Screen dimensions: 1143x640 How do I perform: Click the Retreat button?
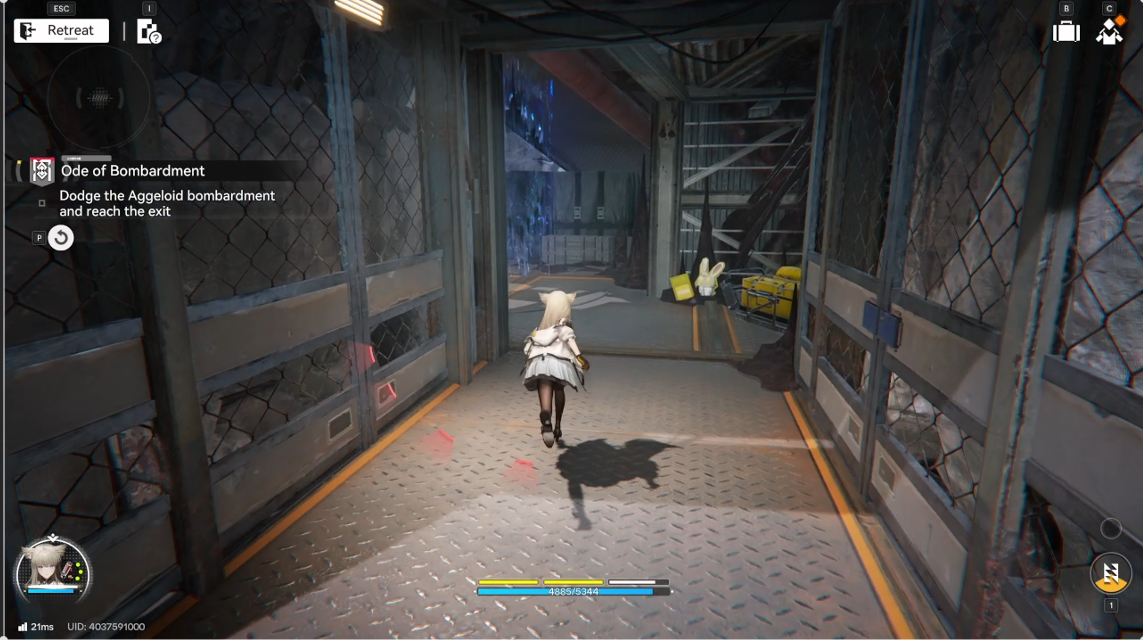pos(61,31)
